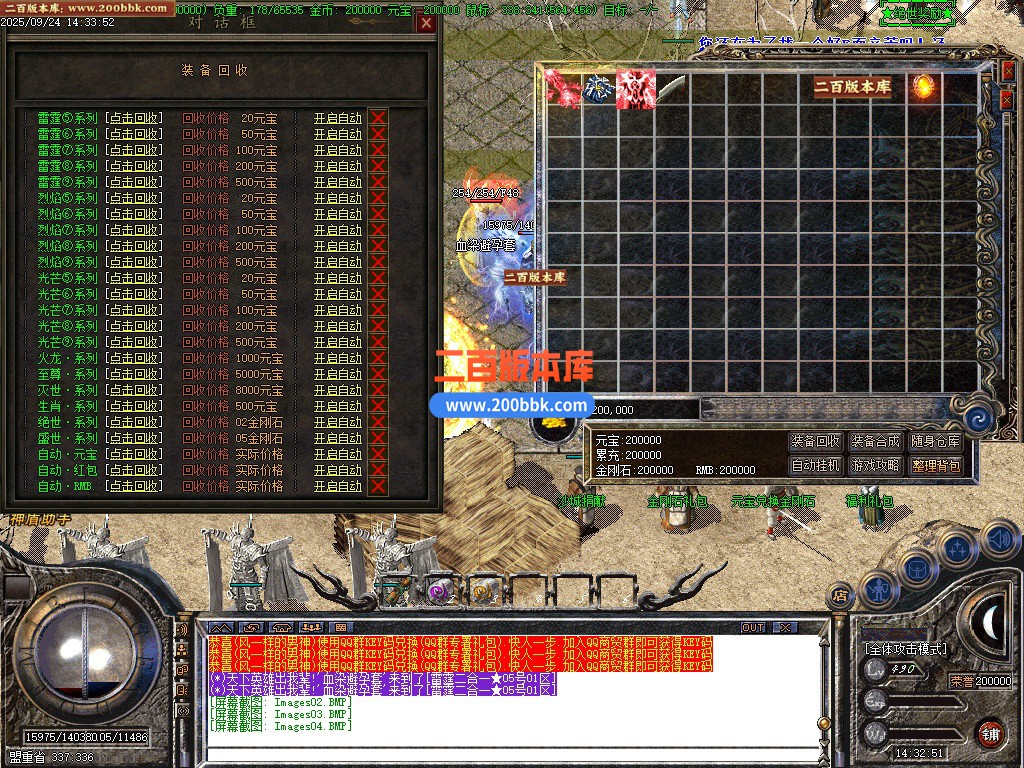Recycle the 雷霆⑤系列 equipment via 点击回收
Viewport: 1024px width, 768px height.
click(134, 118)
